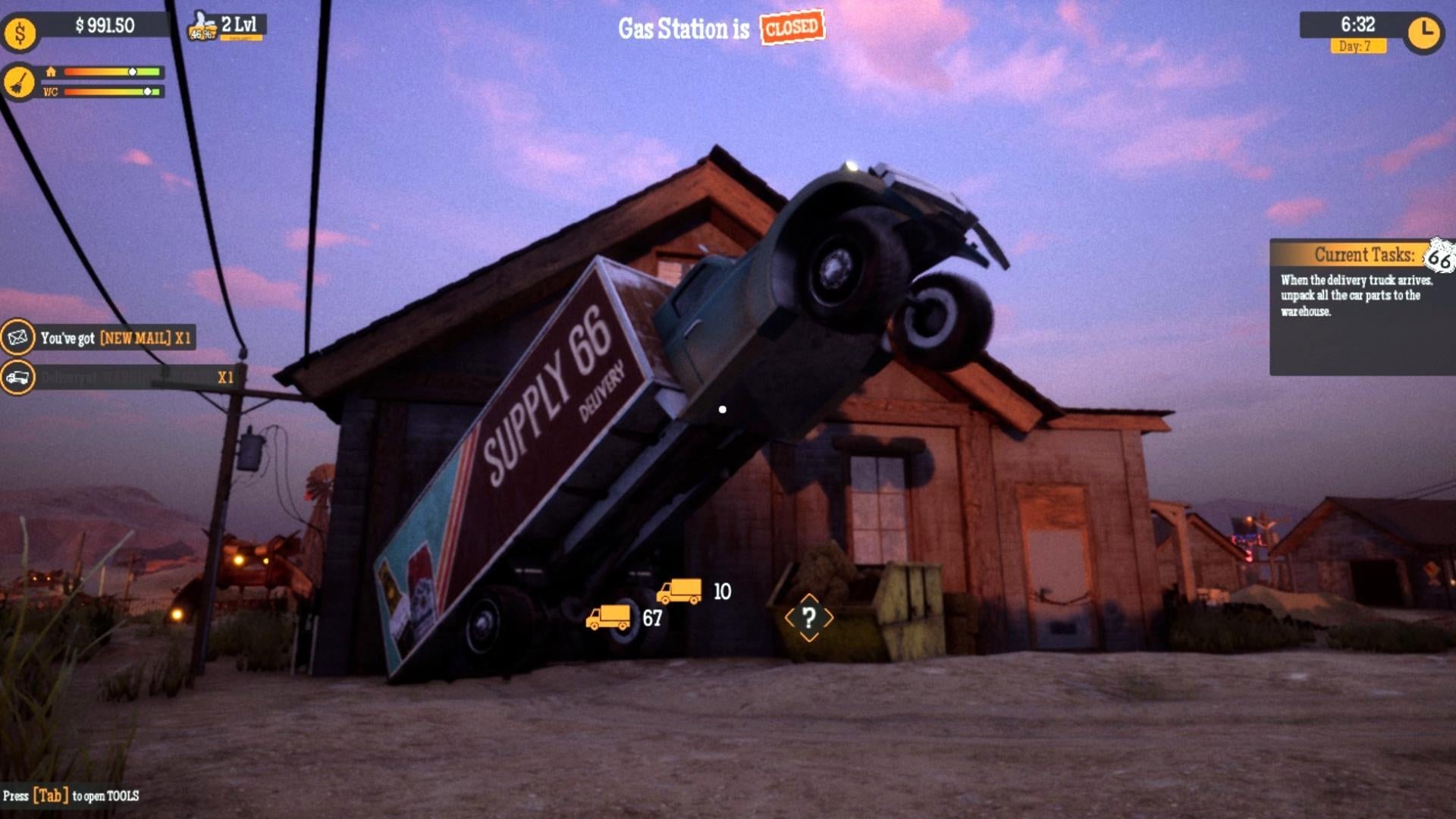The width and height of the screenshot is (1456, 819).
Task: Open the envelope mail notification icon
Action: tap(19, 338)
